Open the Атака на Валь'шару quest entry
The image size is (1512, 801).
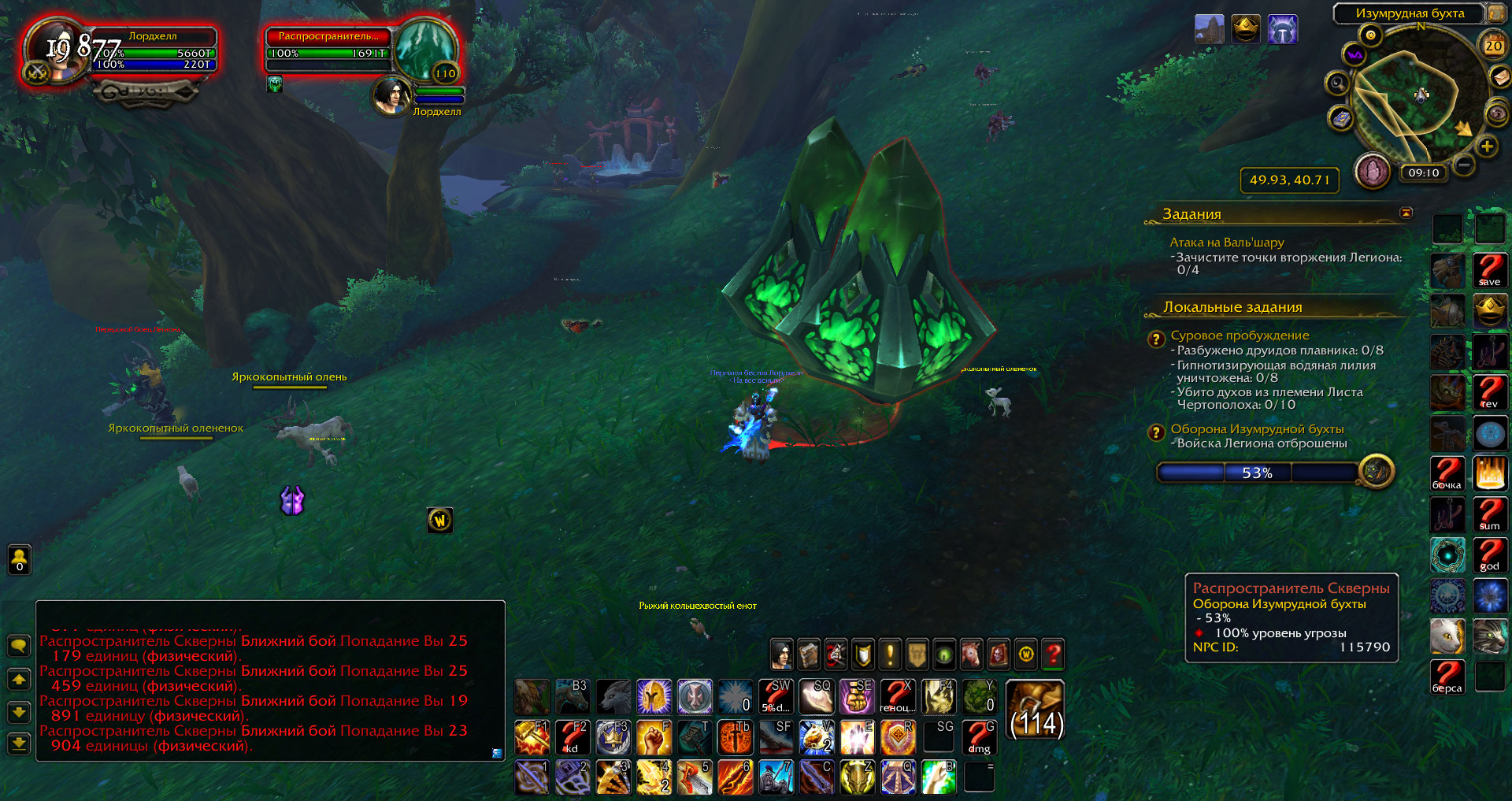click(x=1226, y=243)
